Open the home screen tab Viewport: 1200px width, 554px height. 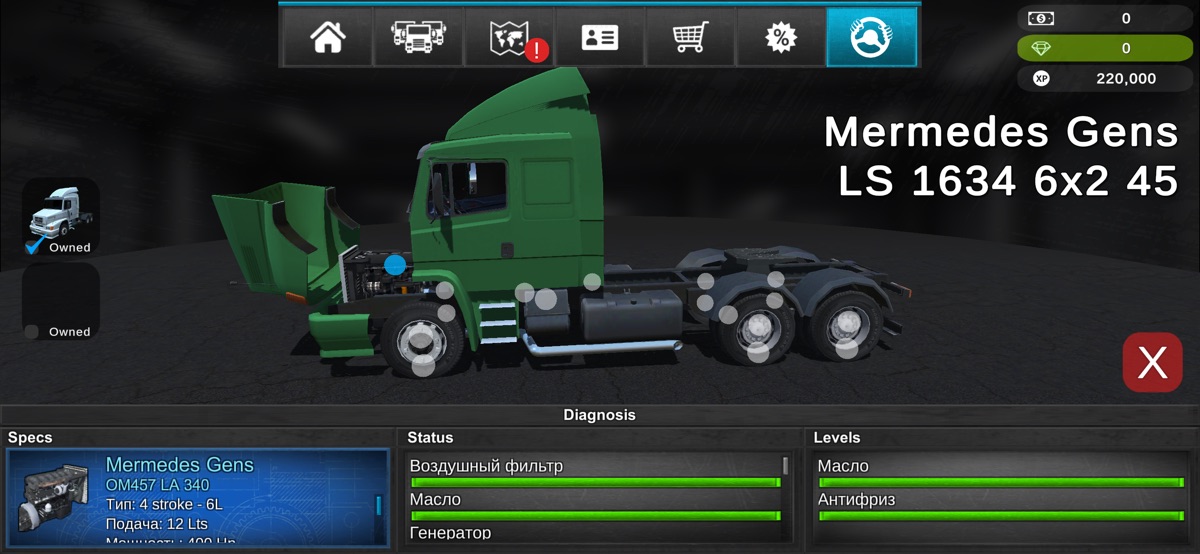(x=327, y=37)
